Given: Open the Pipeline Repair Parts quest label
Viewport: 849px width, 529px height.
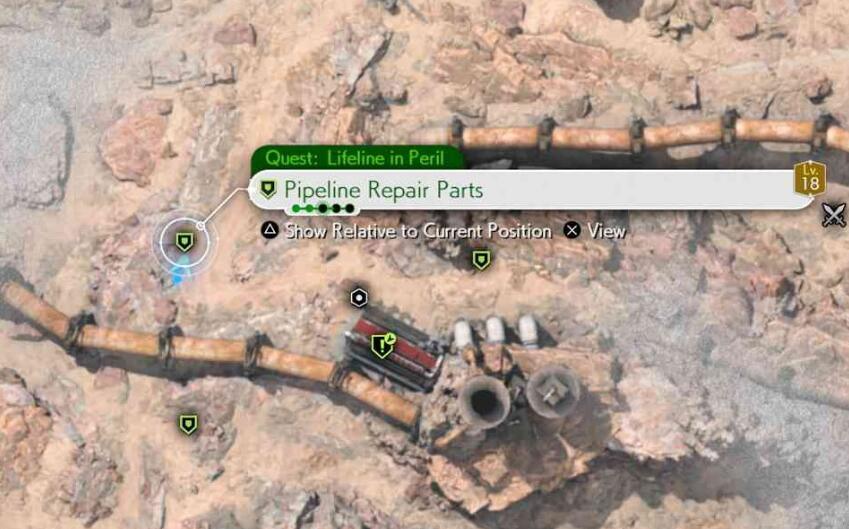Looking at the screenshot, I should point(384,189).
